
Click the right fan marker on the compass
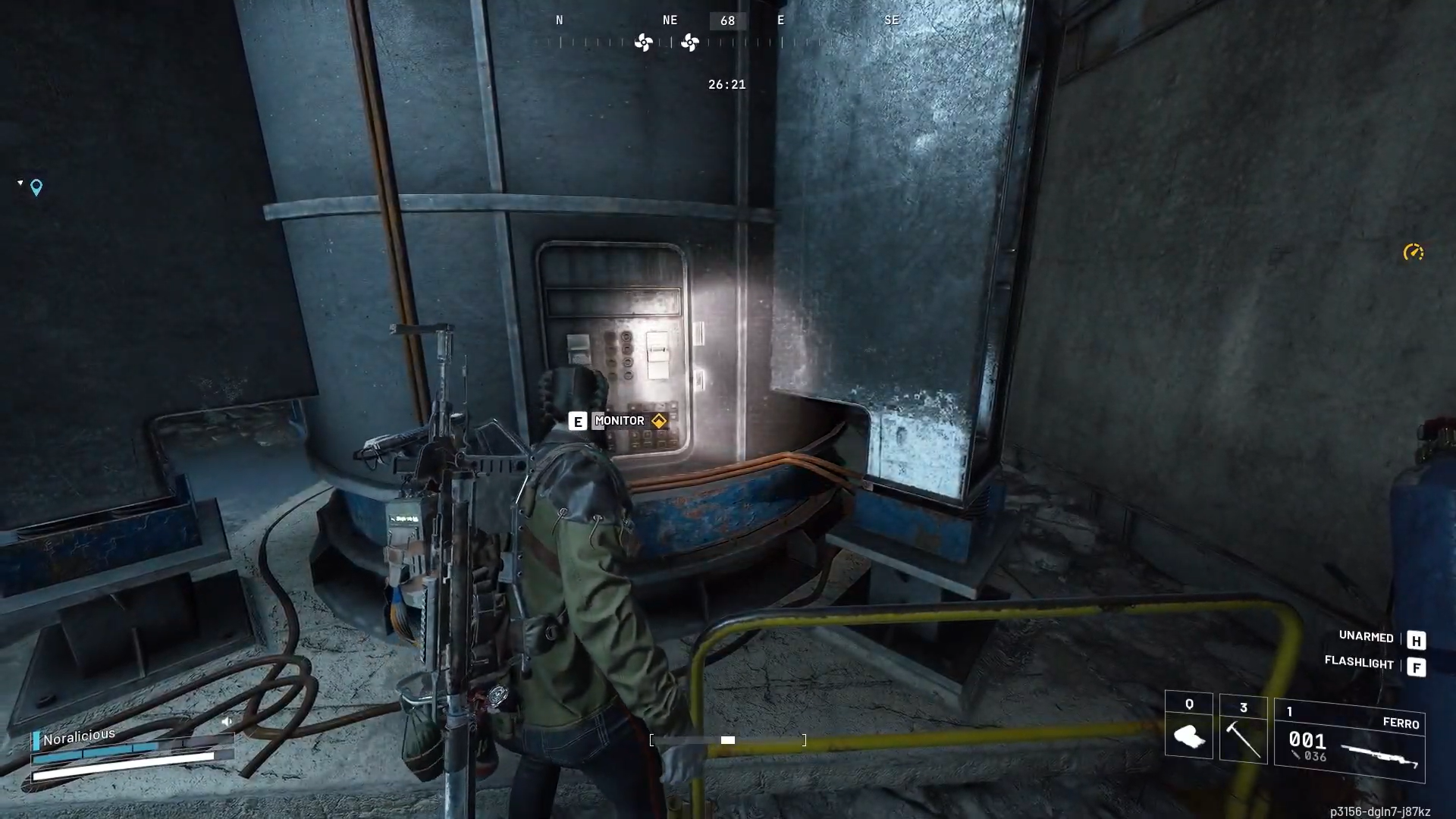[x=689, y=42]
